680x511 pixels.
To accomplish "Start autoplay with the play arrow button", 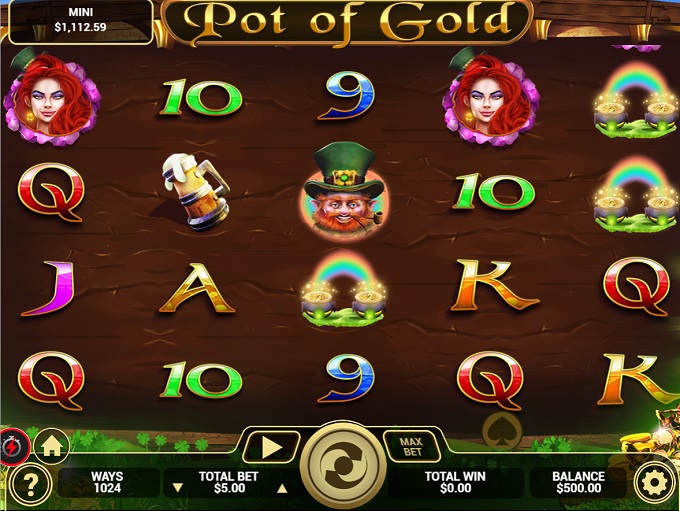I will (x=270, y=448).
